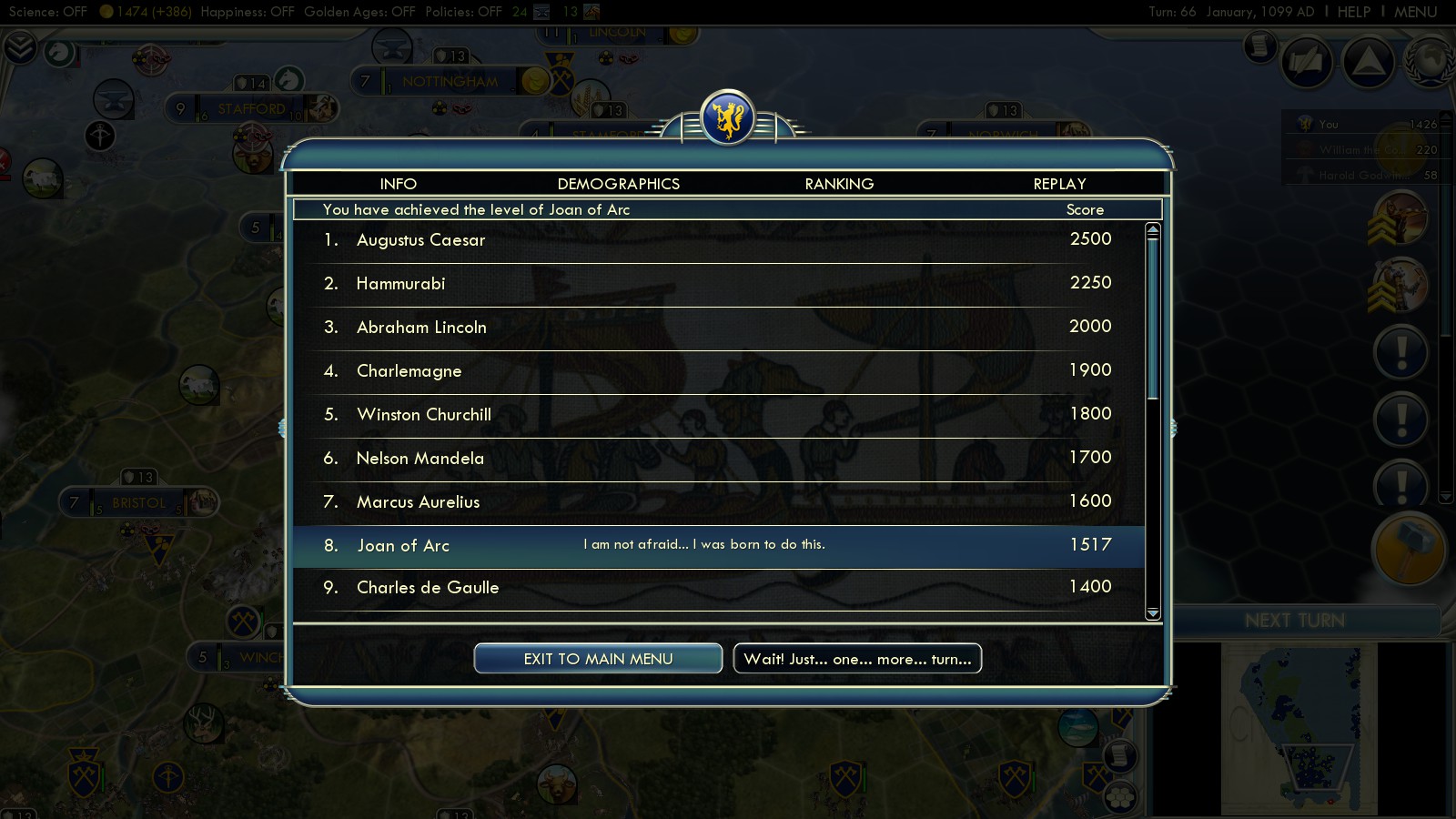Exit to Main Menu
1456x819 pixels.
[598, 659]
